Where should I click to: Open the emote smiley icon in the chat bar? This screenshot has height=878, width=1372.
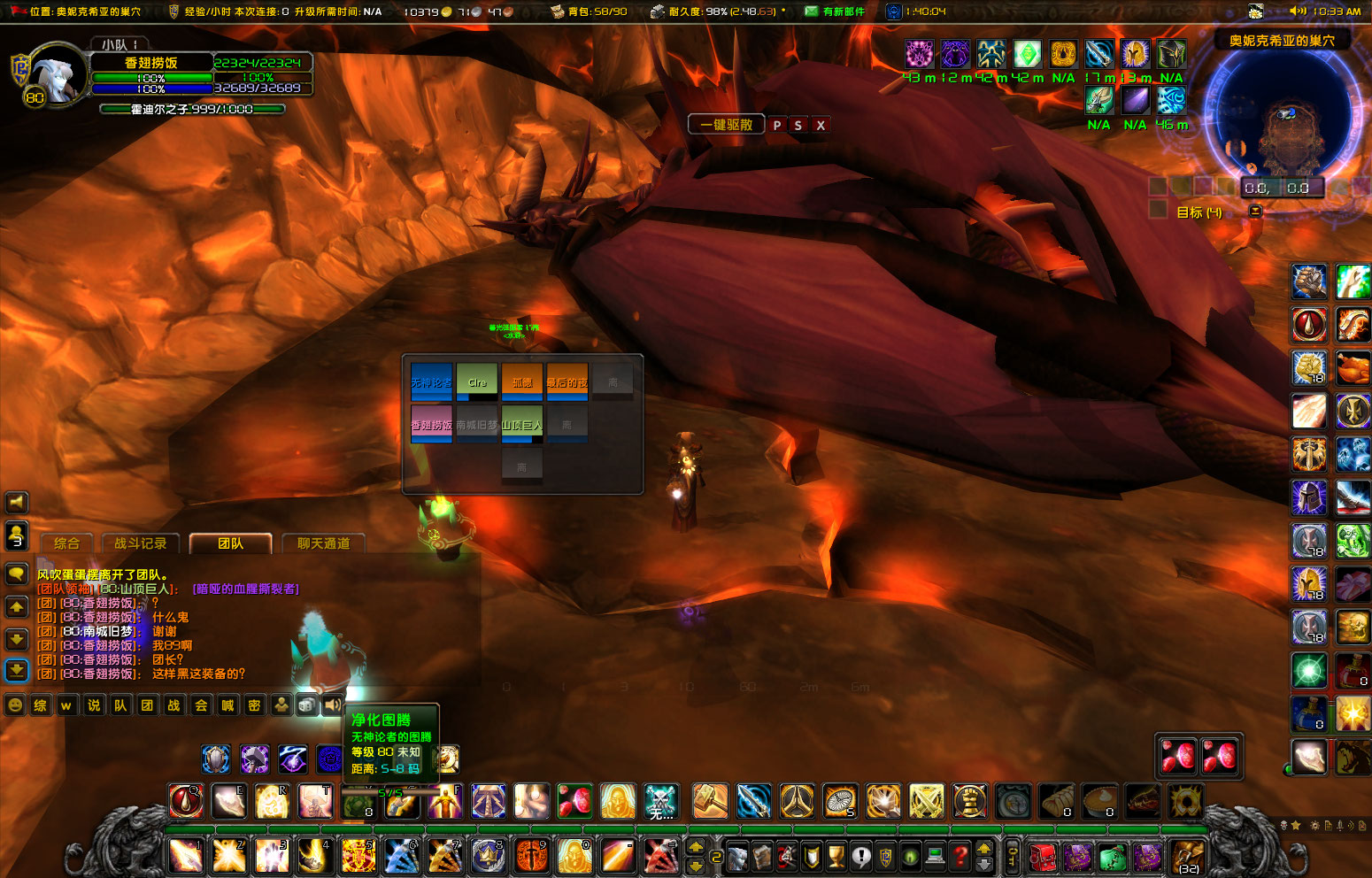pos(13,705)
